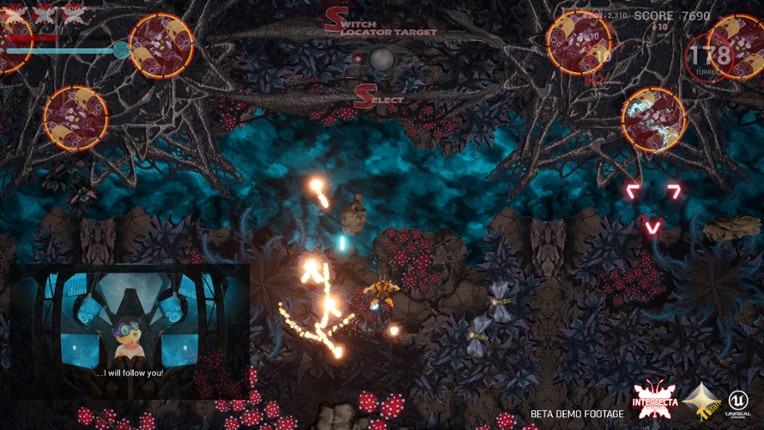The width and height of the screenshot is (764, 430).
Task: Click the Intersecta logo
Action: 655,400
